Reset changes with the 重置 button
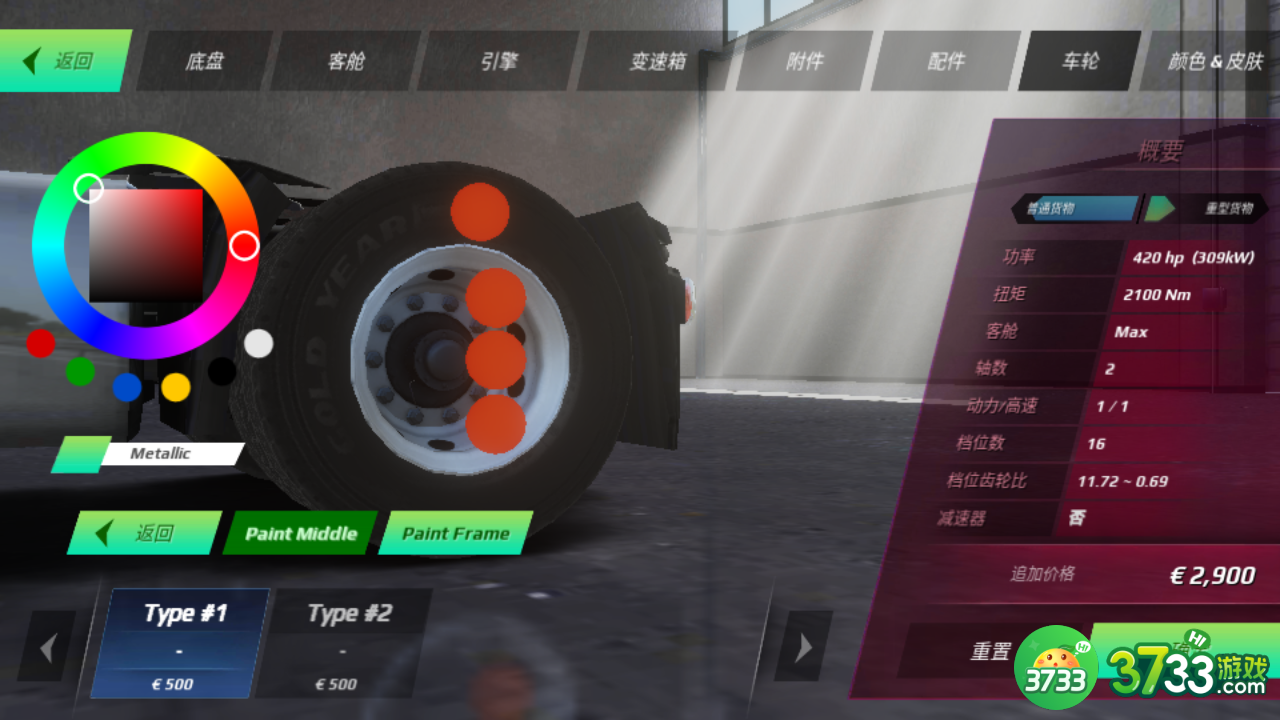Screen dimensions: 1280x720 click(990, 651)
